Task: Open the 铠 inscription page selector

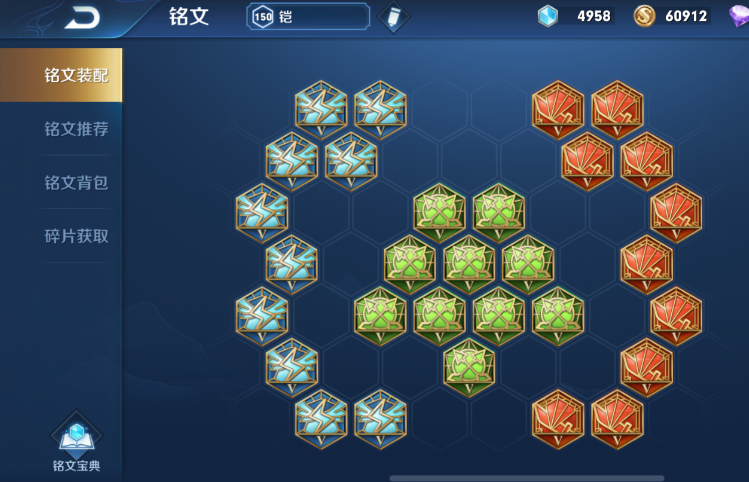Action: pyautogui.click(x=308, y=17)
